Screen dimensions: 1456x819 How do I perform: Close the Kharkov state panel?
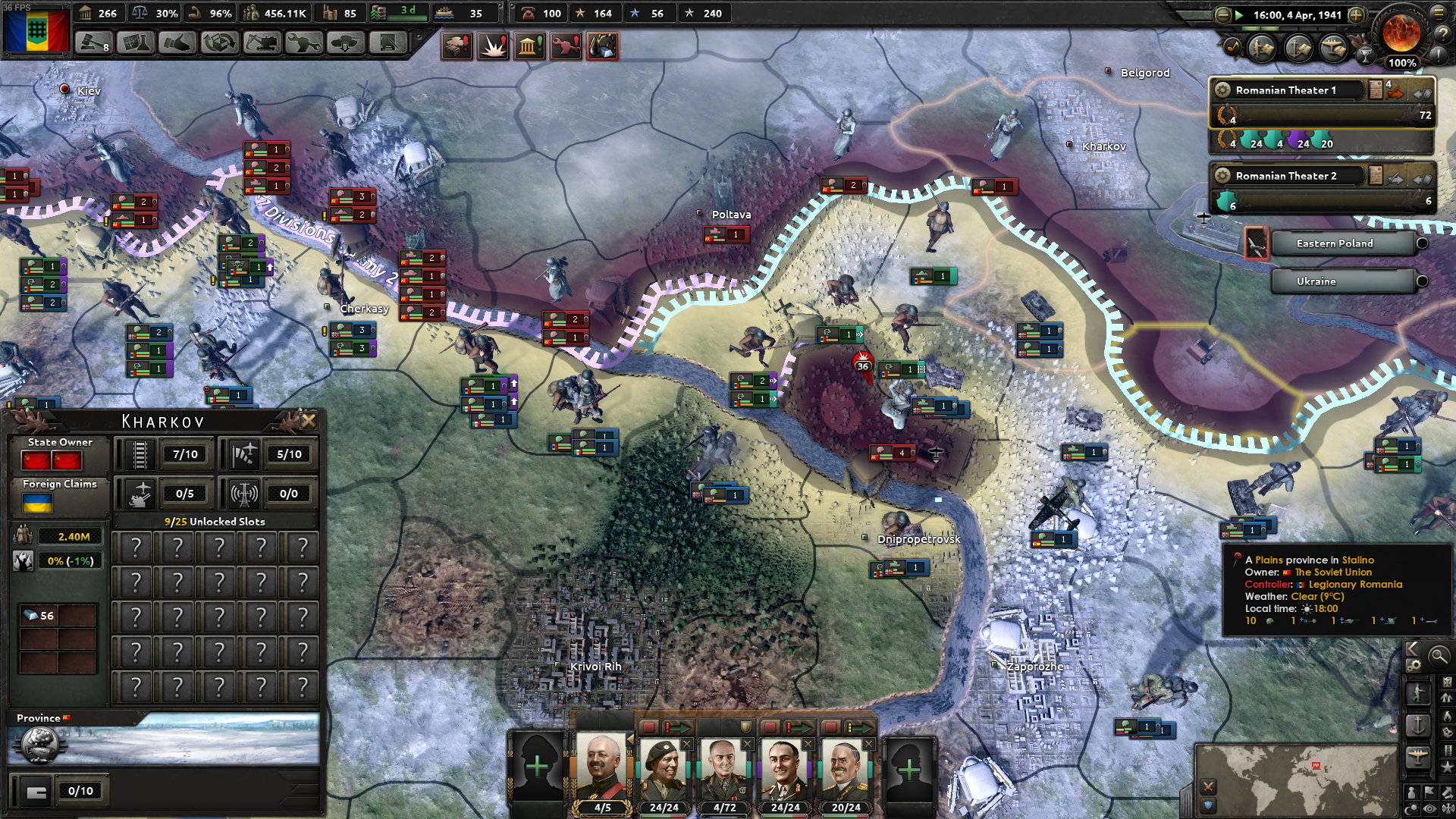[x=309, y=421]
